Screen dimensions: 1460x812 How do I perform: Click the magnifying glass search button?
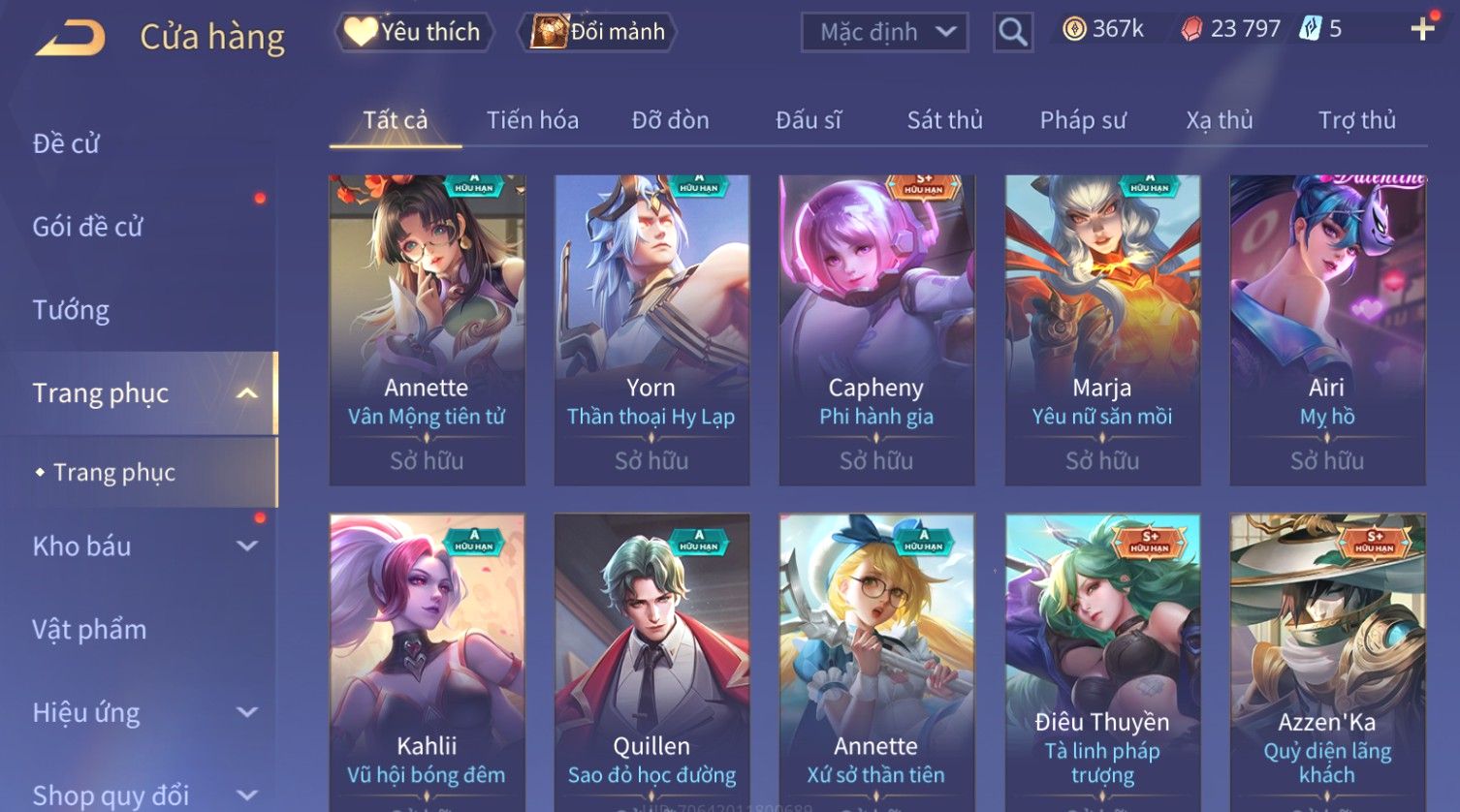1012,32
